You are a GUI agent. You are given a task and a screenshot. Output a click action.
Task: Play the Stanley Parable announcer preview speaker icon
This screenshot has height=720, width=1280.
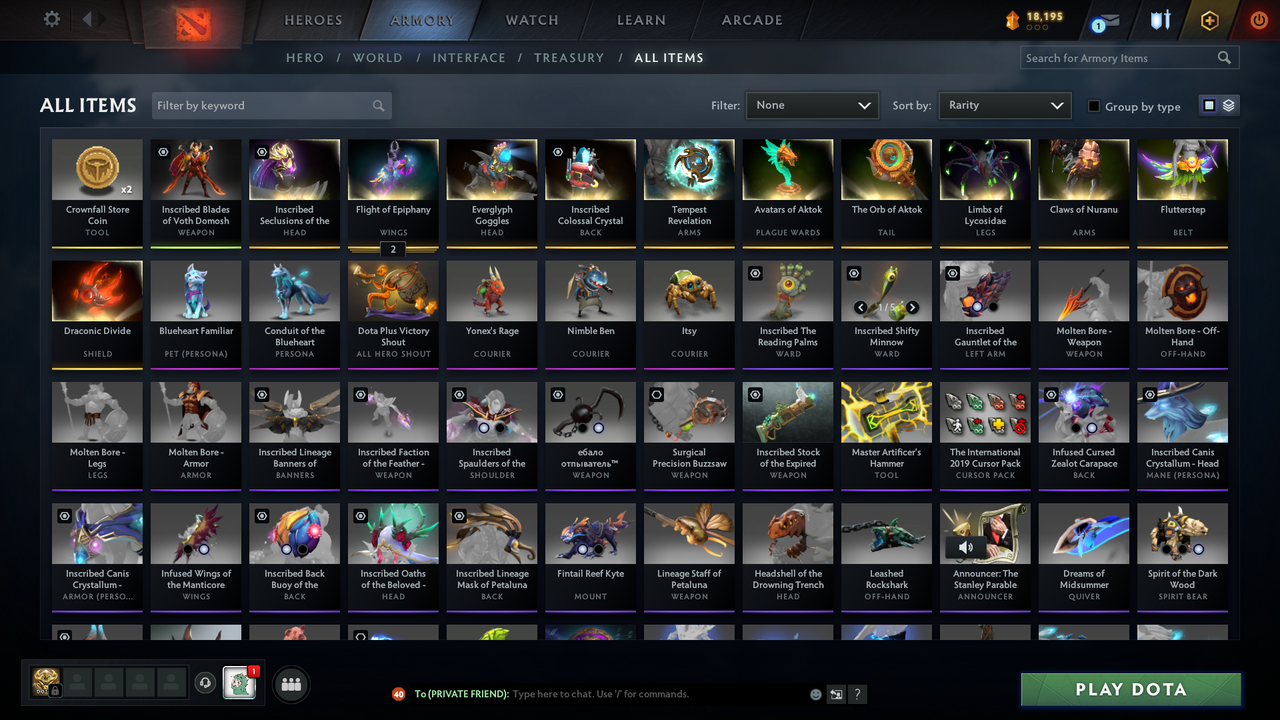(x=966, y=546)
